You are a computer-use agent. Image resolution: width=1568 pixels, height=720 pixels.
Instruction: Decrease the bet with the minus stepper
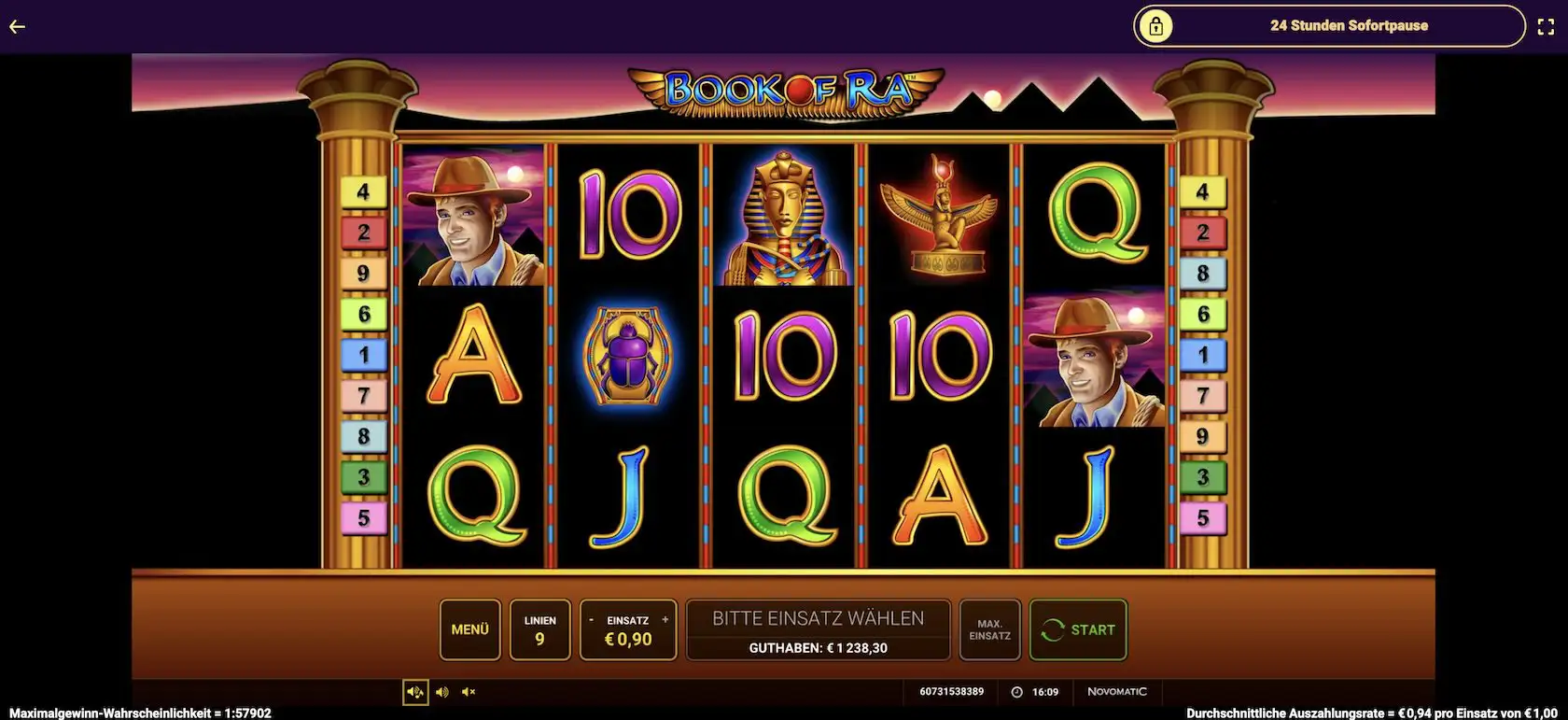tap(591, 619)
